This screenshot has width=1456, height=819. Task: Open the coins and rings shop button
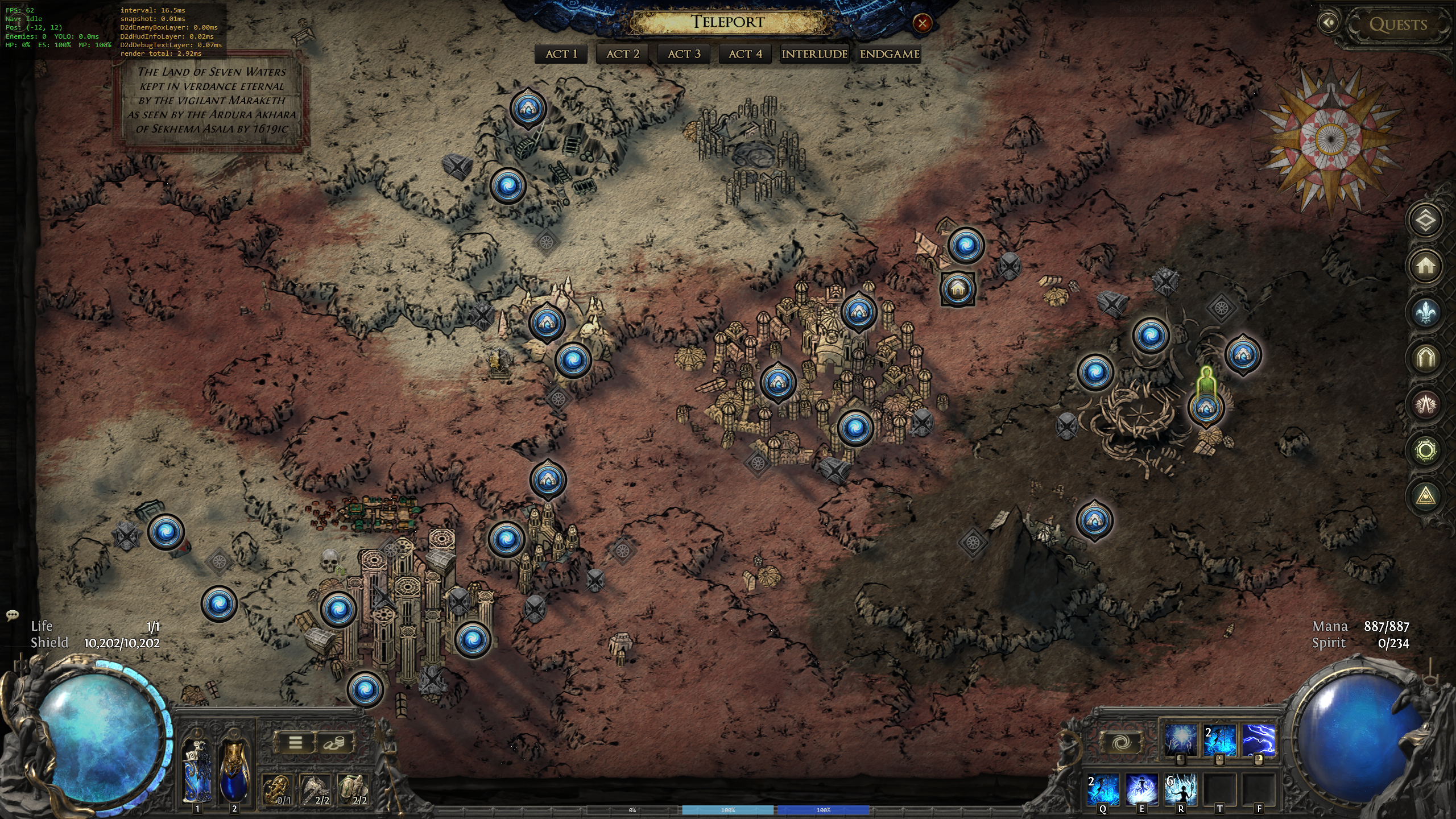(x=334, y=742)
